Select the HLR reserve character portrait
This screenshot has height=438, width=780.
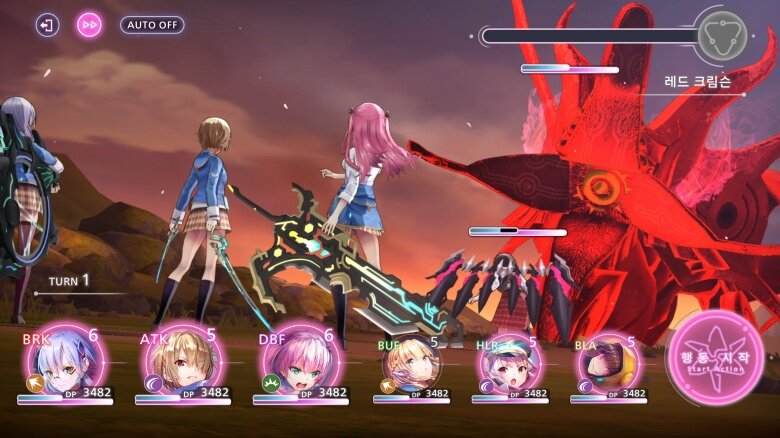click(x=509, y=365)
